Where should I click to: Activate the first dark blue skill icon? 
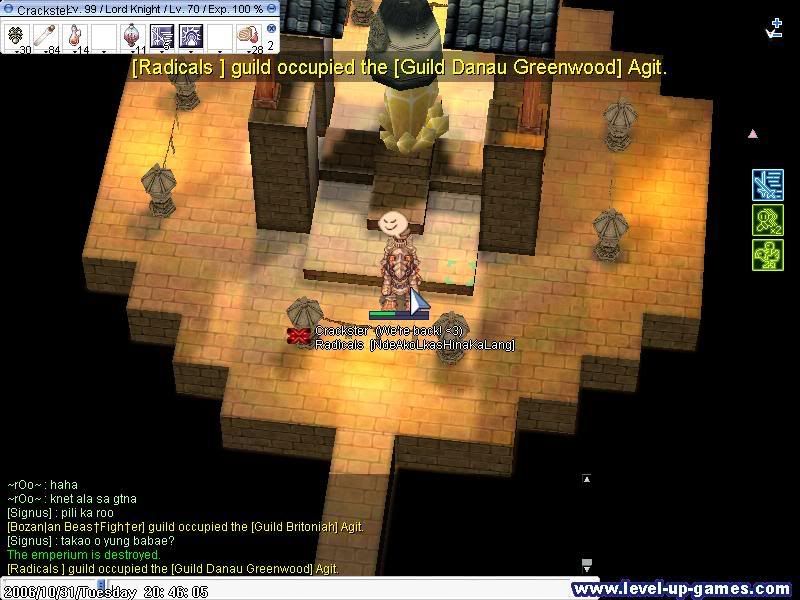click(x=162, y=37)
